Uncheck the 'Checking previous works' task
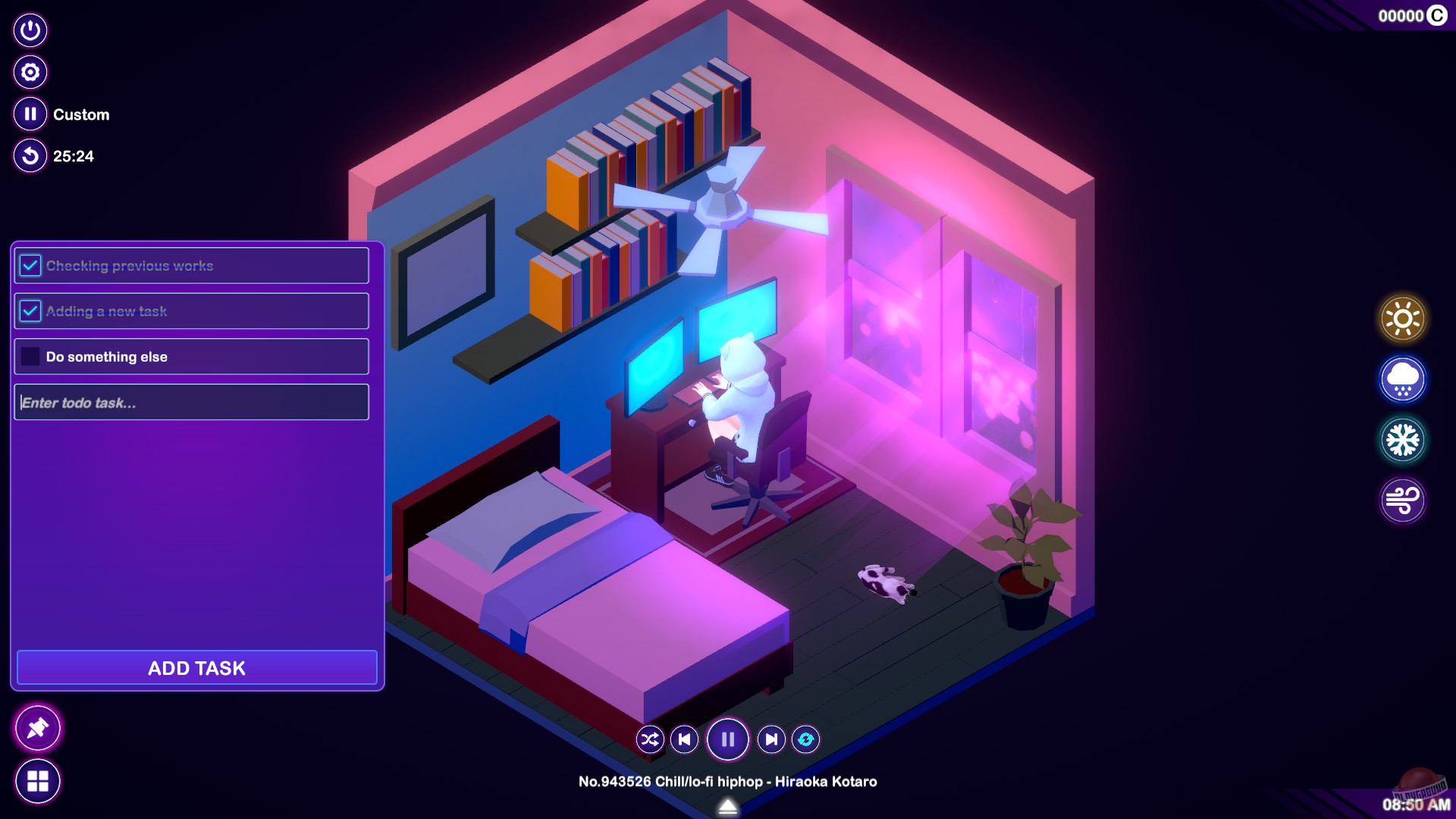This screenshot has height=819, width=1456. (30, 265)
